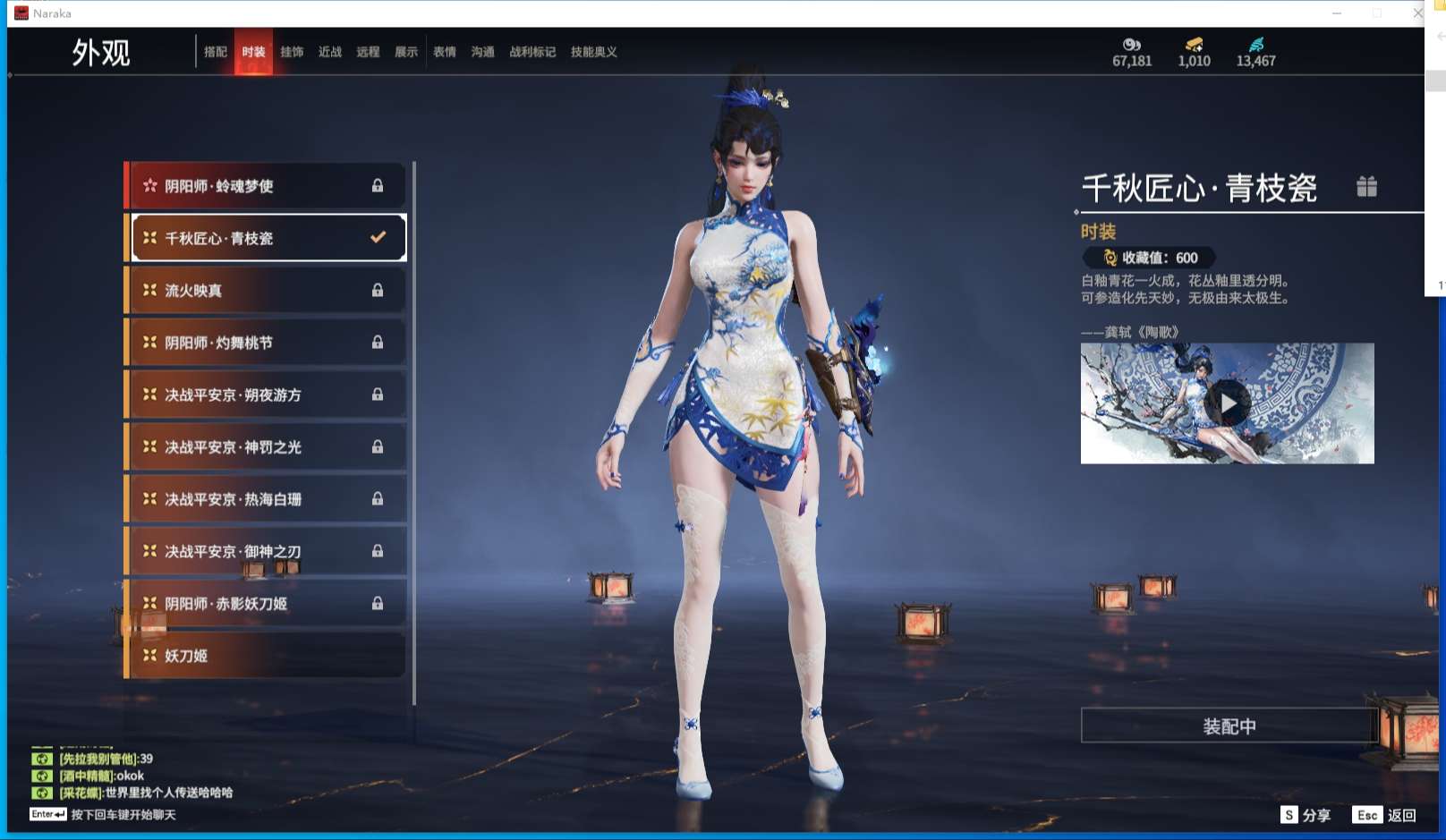
Task: Click the red star icon on 阴阳师·蛉魂梦使
Action: [152, 185]
